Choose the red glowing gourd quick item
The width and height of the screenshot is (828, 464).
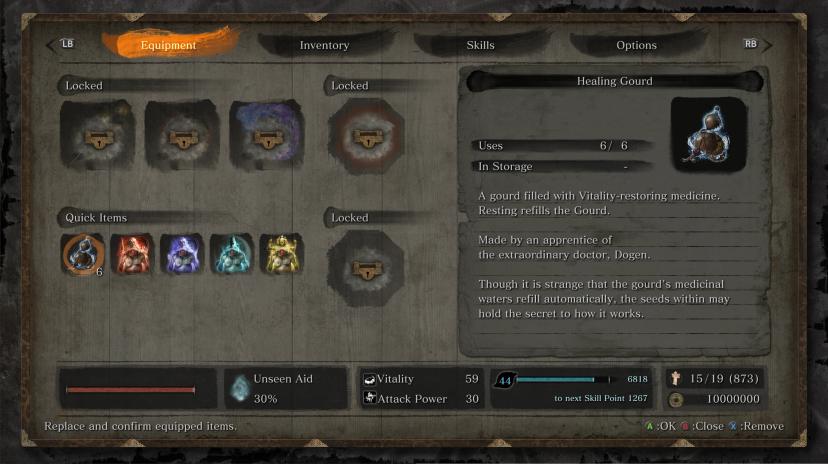(x=131, y=254)
